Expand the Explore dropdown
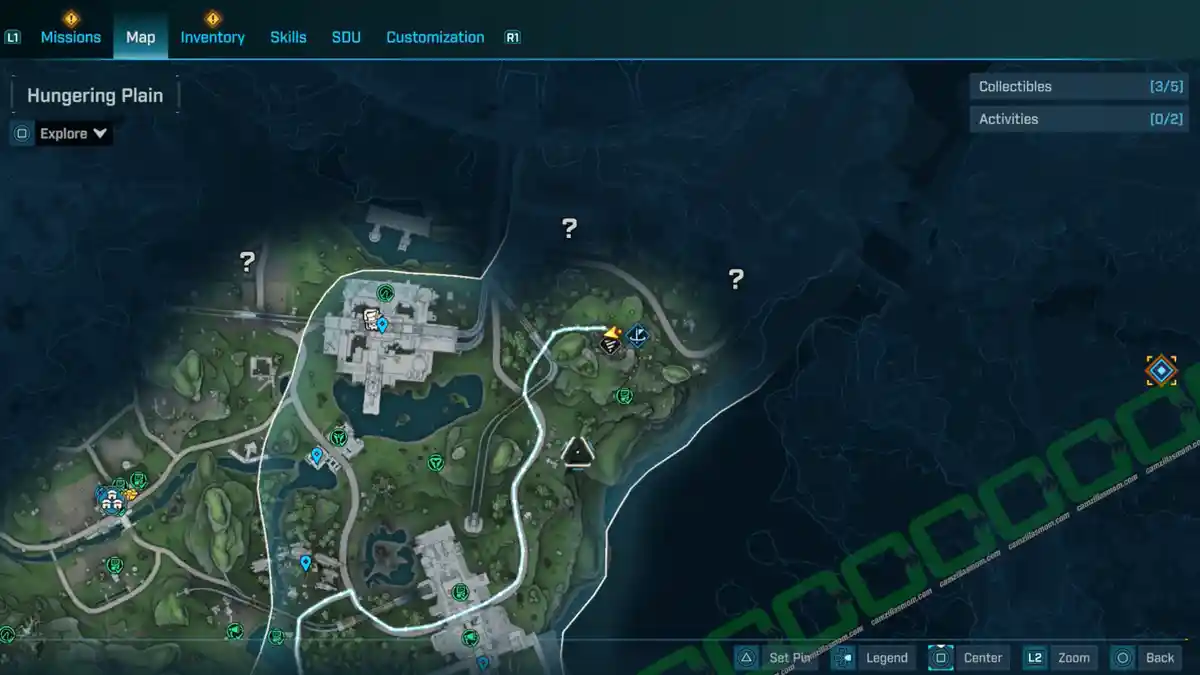1200x675 pixels. point(73,133)
